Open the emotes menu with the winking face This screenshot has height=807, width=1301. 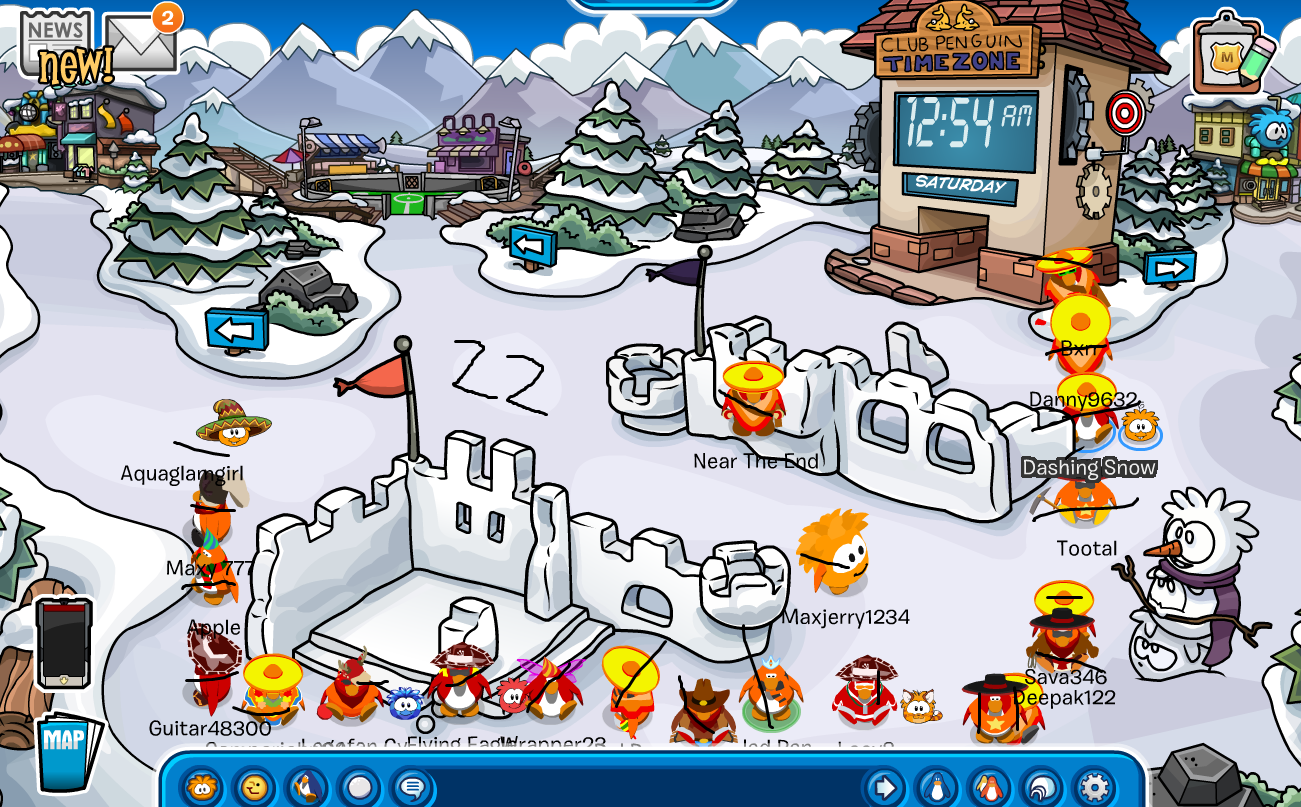(255, 787)
